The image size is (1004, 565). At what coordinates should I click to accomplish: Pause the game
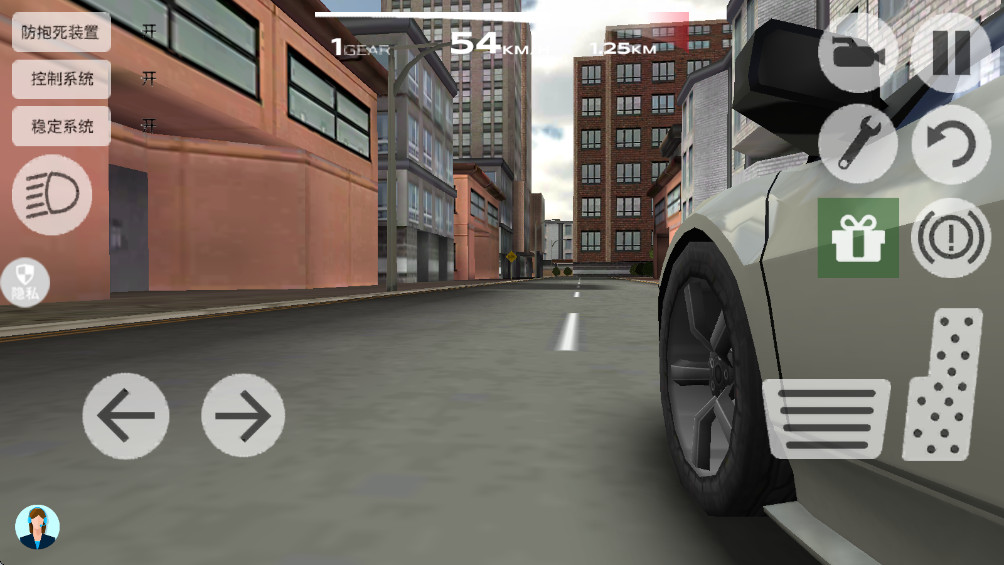[x=951, y=52]
